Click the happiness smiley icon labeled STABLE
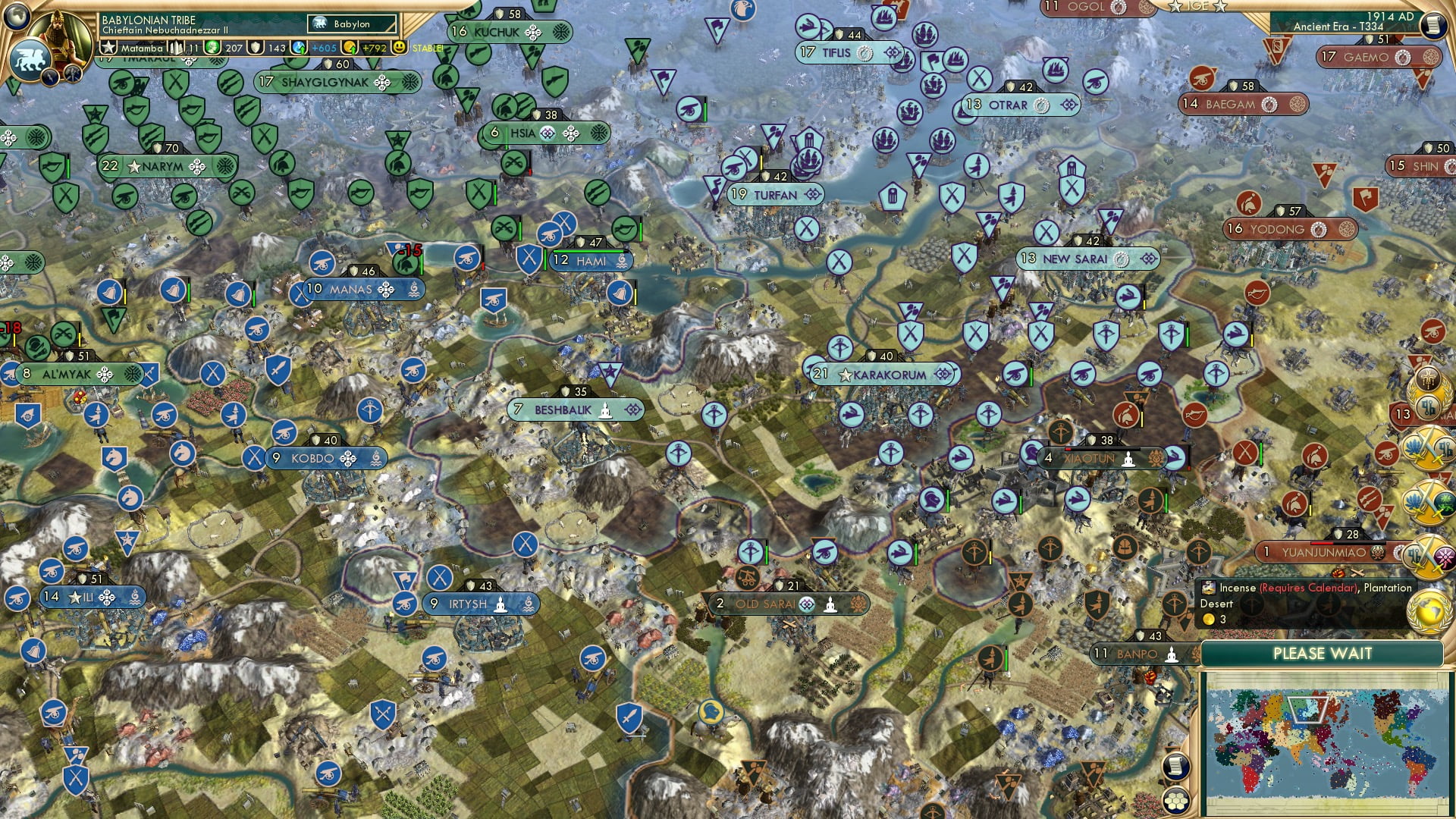This screenshot has width=1456, height=819. (x=399, y=47)
